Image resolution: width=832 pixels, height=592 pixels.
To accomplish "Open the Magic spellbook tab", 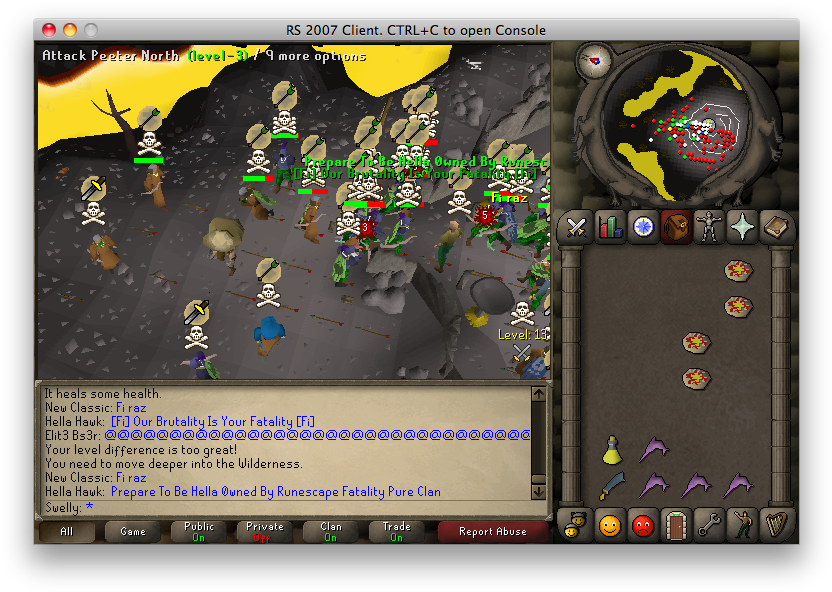I will tap(776, 227).
